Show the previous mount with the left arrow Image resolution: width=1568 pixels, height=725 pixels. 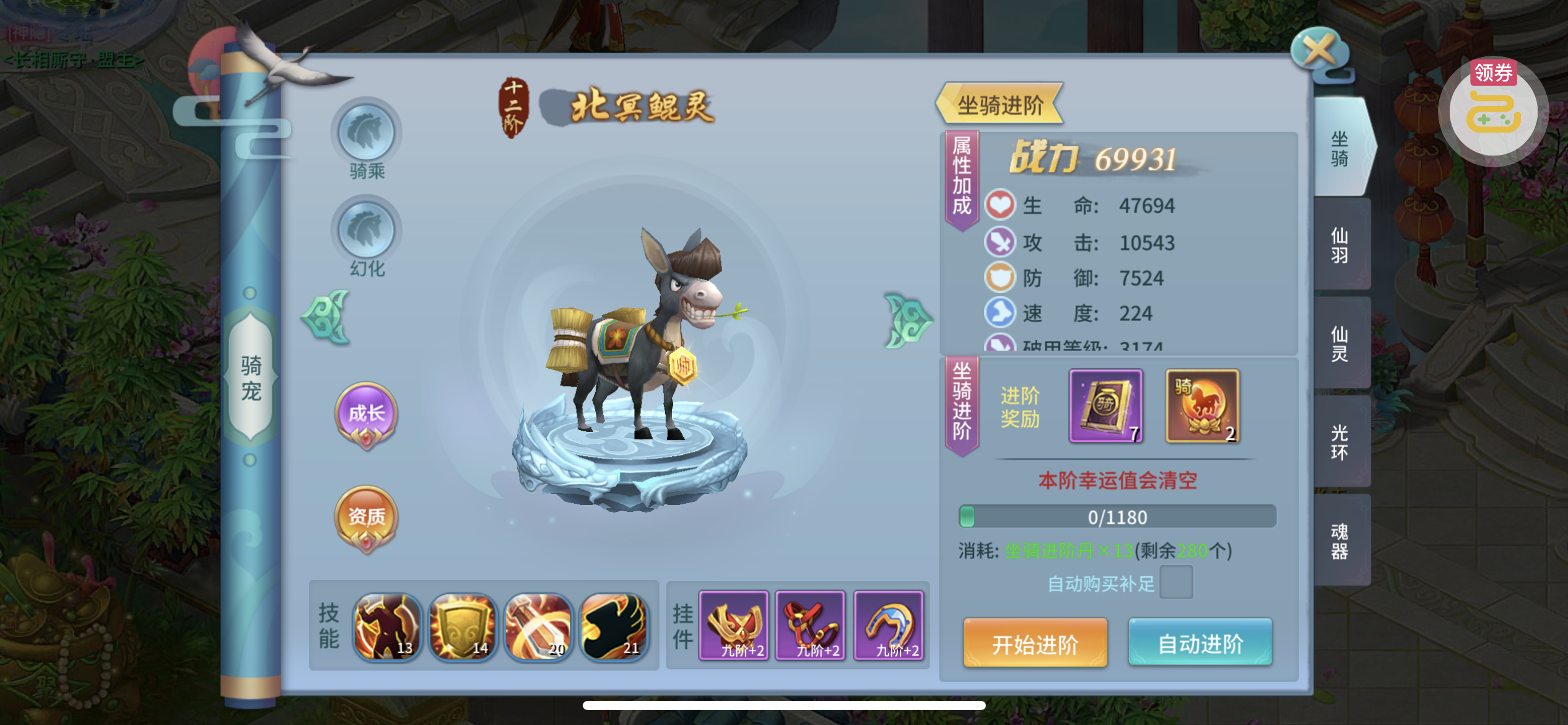326,317
